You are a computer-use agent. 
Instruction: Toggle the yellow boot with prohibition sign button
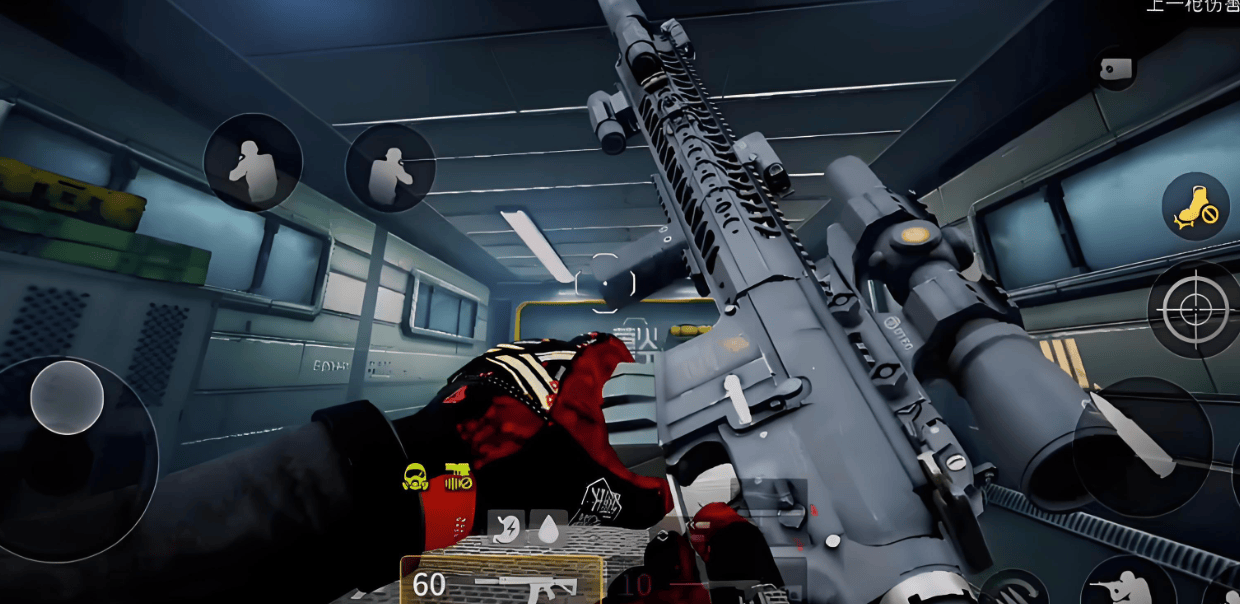click(1195, 207)
